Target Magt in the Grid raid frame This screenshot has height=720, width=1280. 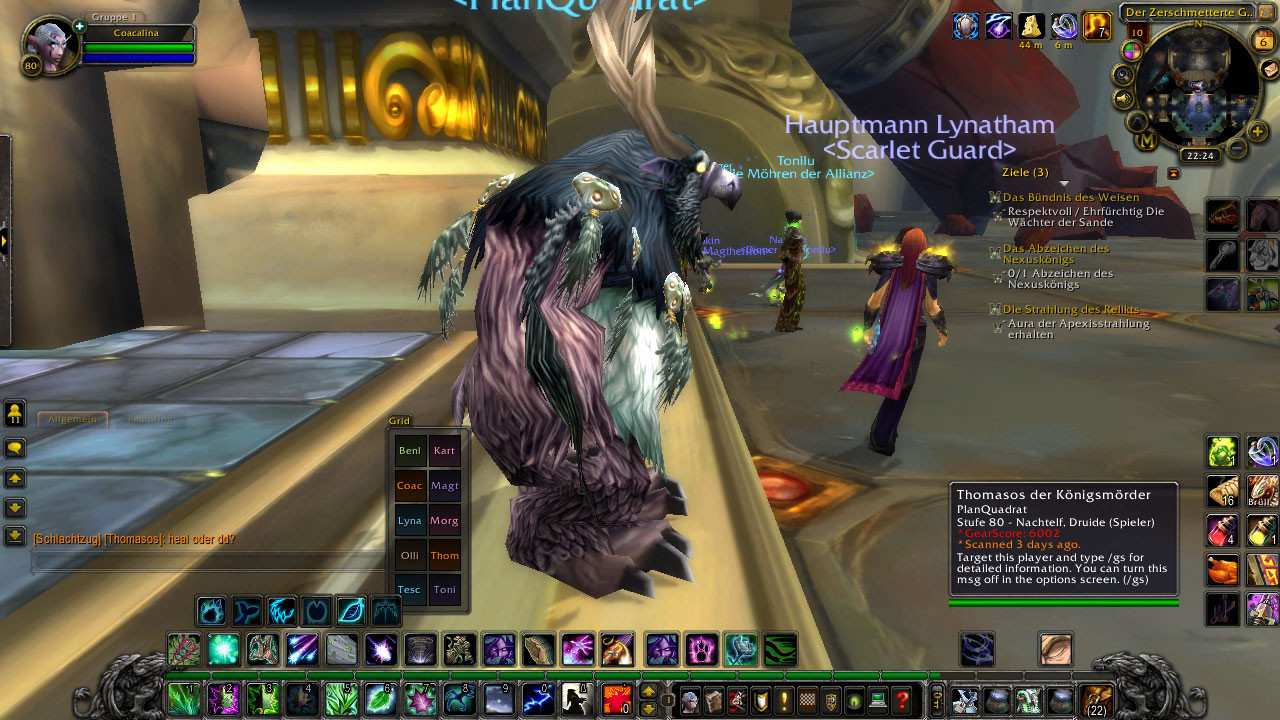tap(445, 485)
